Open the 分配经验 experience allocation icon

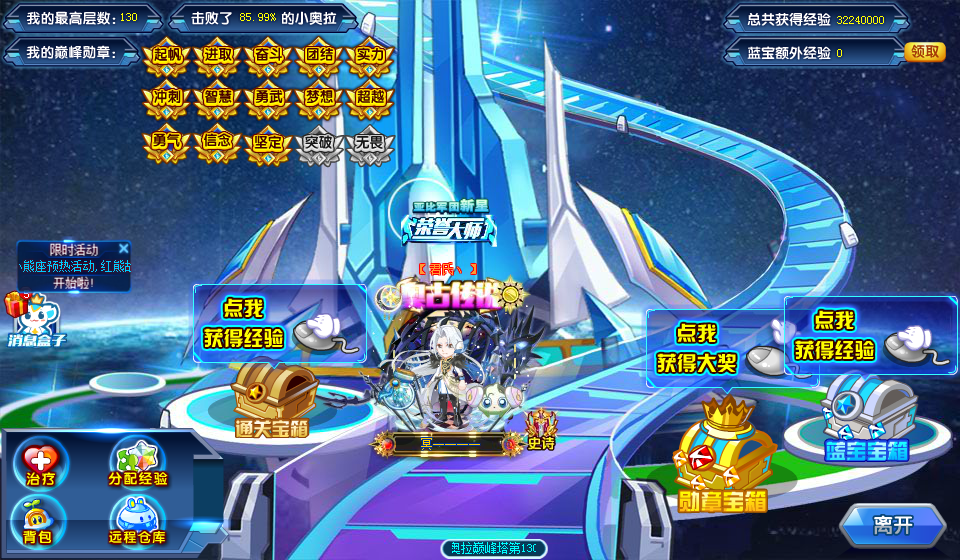click(138, 463)
